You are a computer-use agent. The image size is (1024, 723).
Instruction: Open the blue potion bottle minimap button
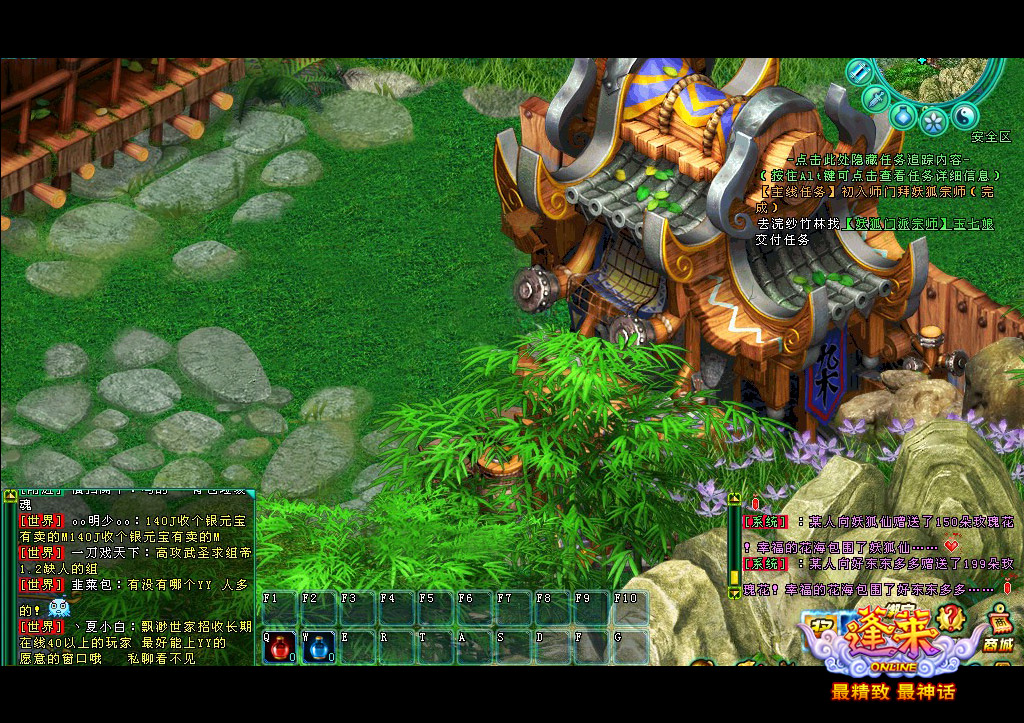902,115
